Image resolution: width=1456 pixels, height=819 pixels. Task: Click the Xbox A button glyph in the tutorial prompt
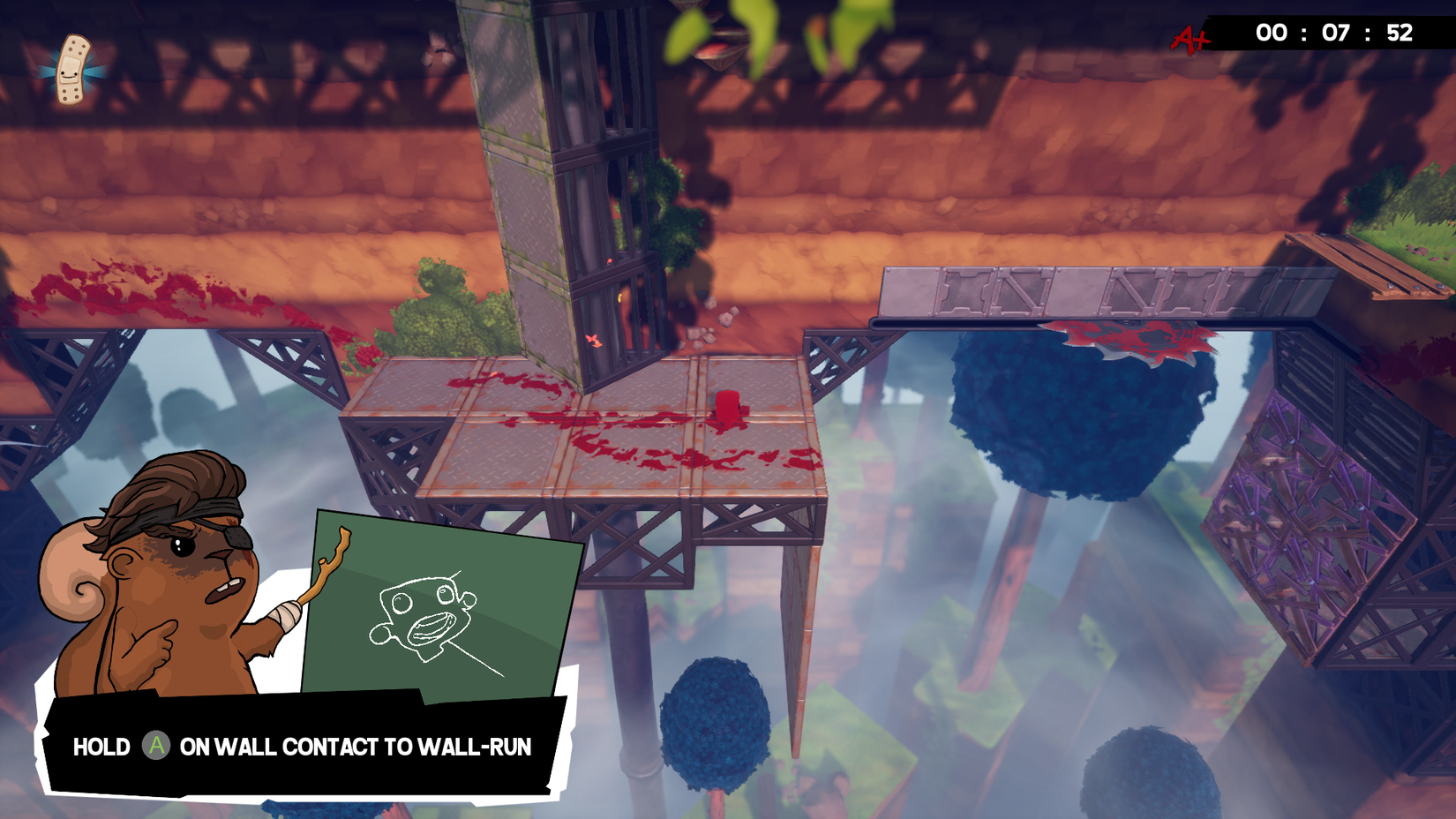[156, 747]
